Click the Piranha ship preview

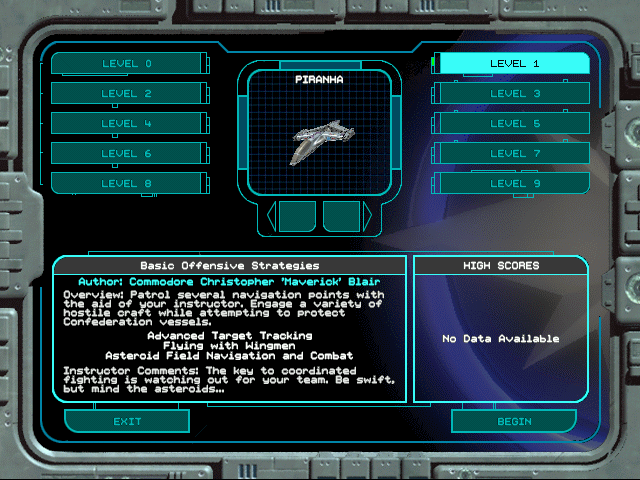coord(318,138)
